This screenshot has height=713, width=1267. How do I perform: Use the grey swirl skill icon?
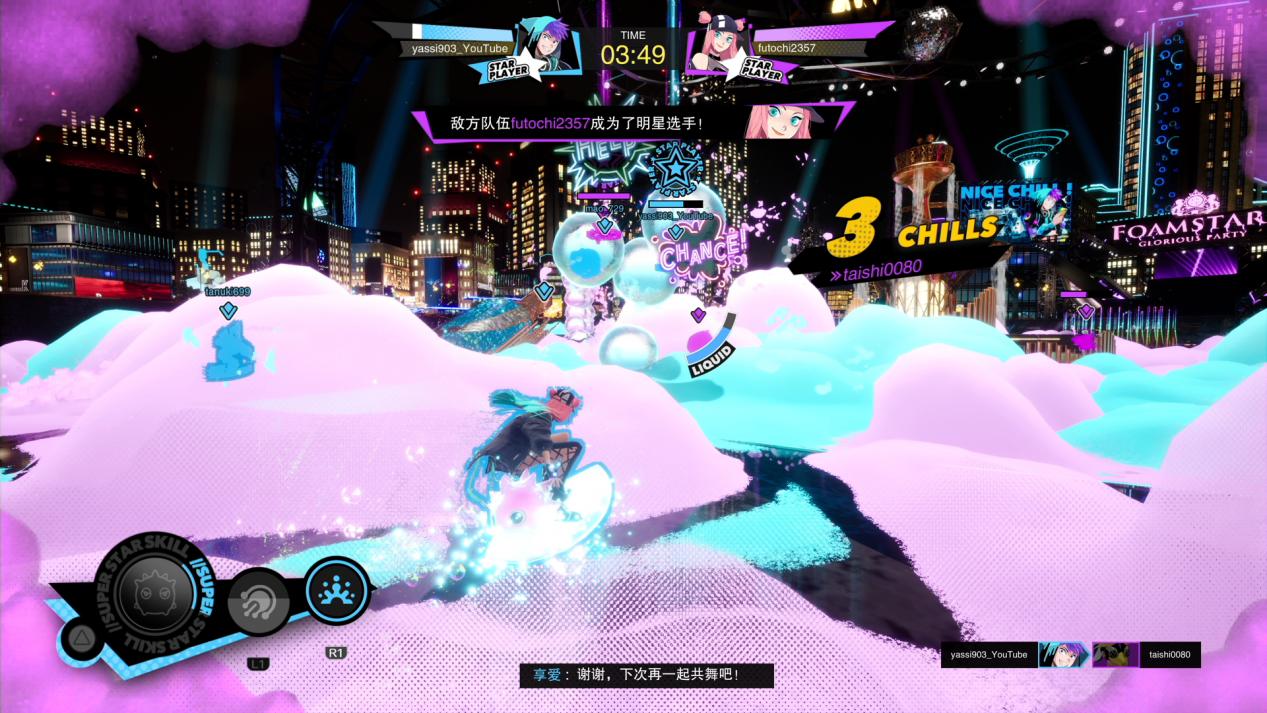258,602
